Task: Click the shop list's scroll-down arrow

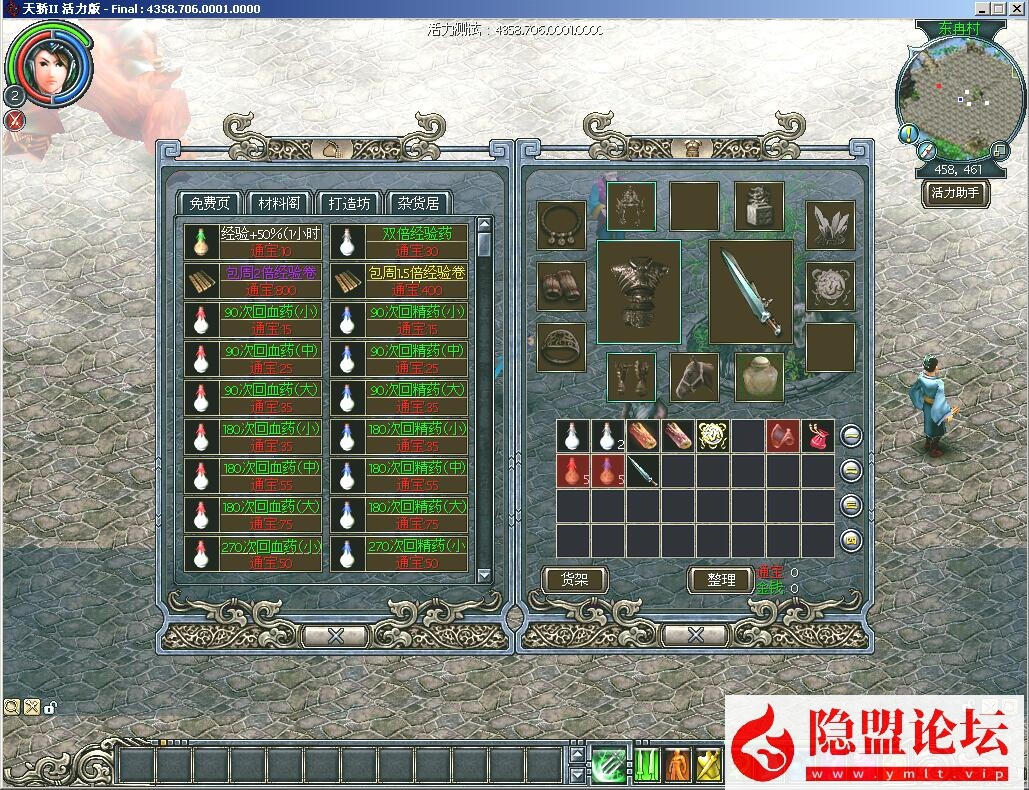Action: pos(484,575)
